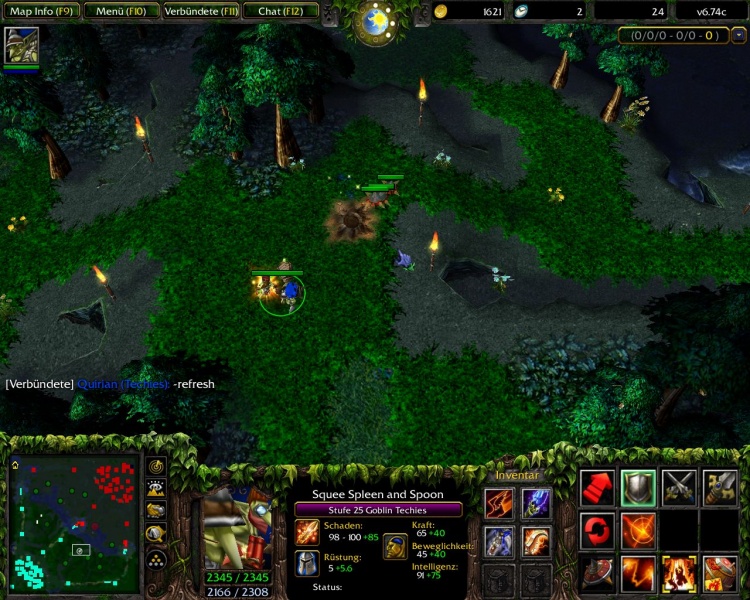Open the Verbündete (F11) allies menu

[199, 11]
